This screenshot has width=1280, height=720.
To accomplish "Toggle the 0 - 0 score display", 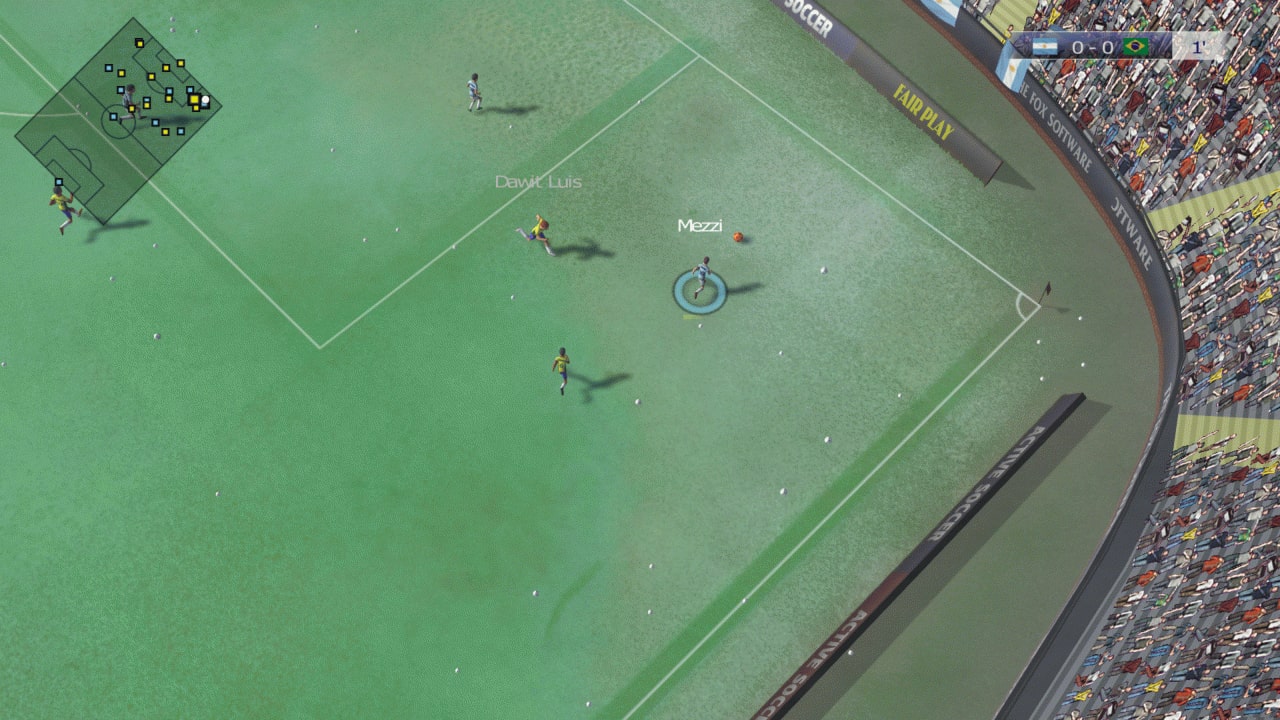I will tap(1092, 46).
